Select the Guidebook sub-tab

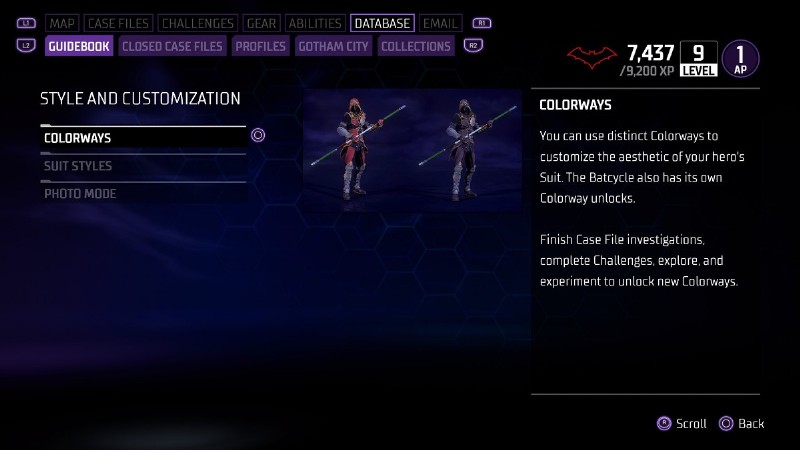(x=79, y=46)
